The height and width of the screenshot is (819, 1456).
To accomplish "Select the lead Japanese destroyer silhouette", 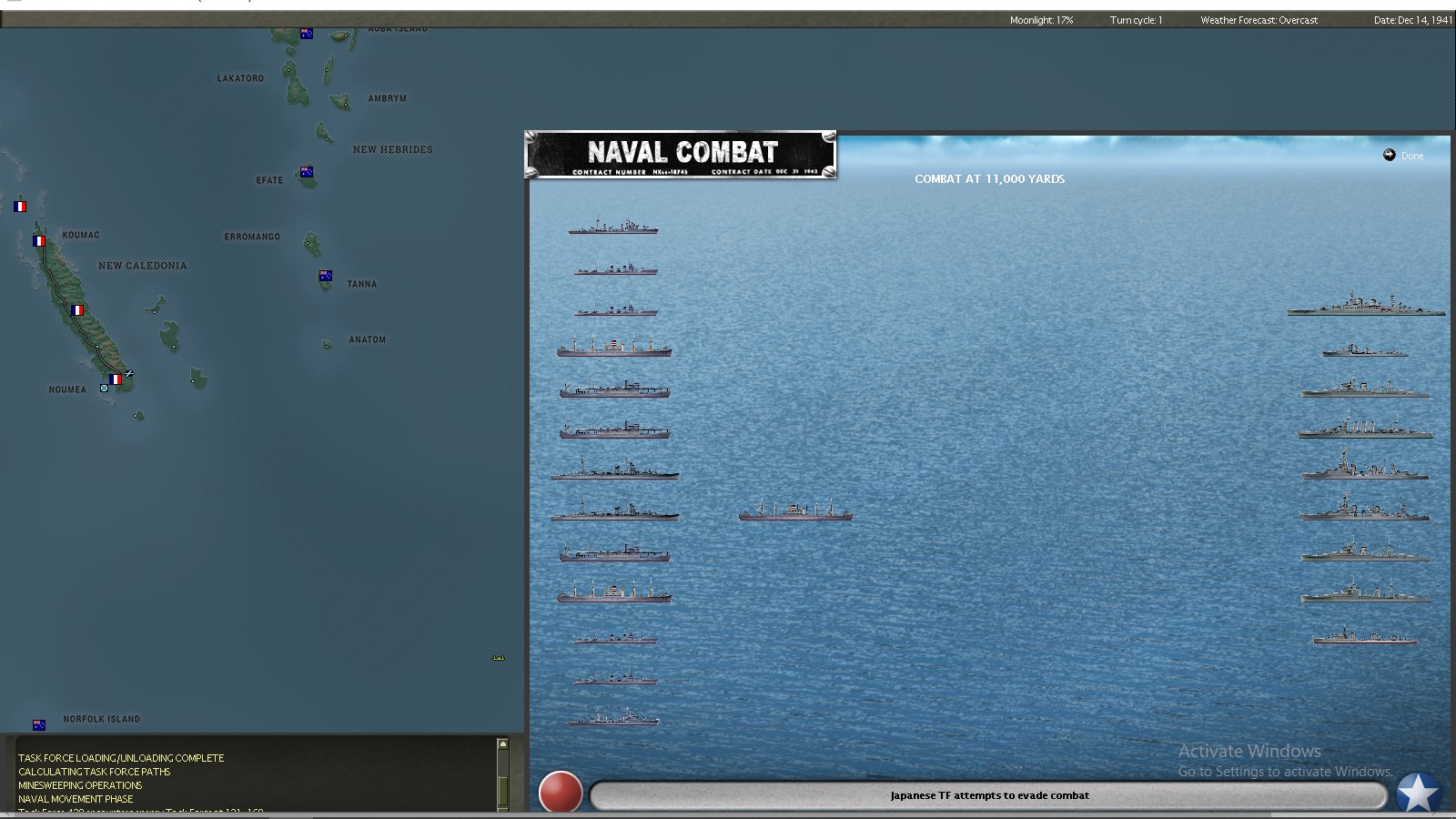I will click(614, 229).
